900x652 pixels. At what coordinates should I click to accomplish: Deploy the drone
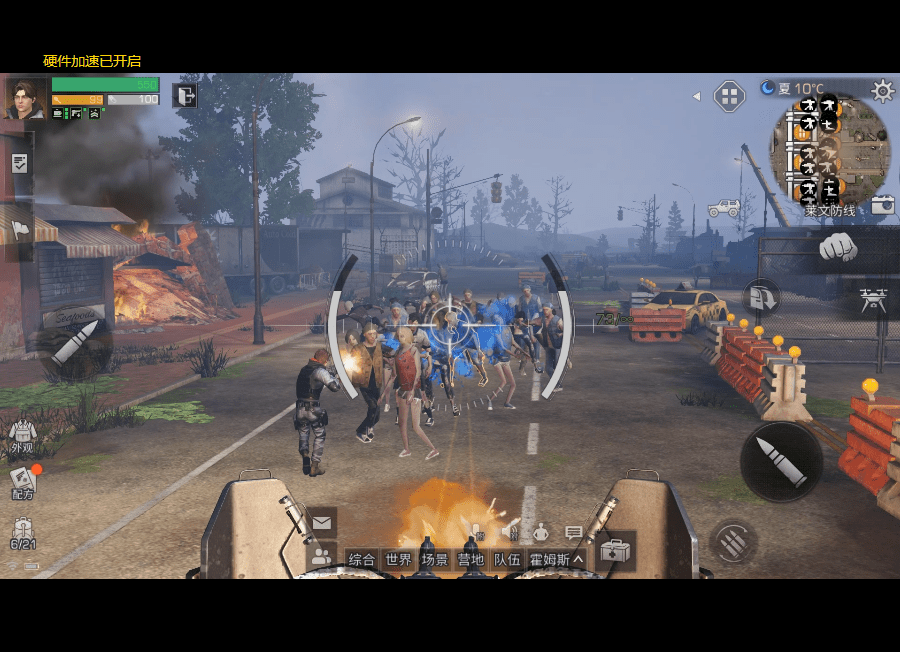(x=873, y=300)
